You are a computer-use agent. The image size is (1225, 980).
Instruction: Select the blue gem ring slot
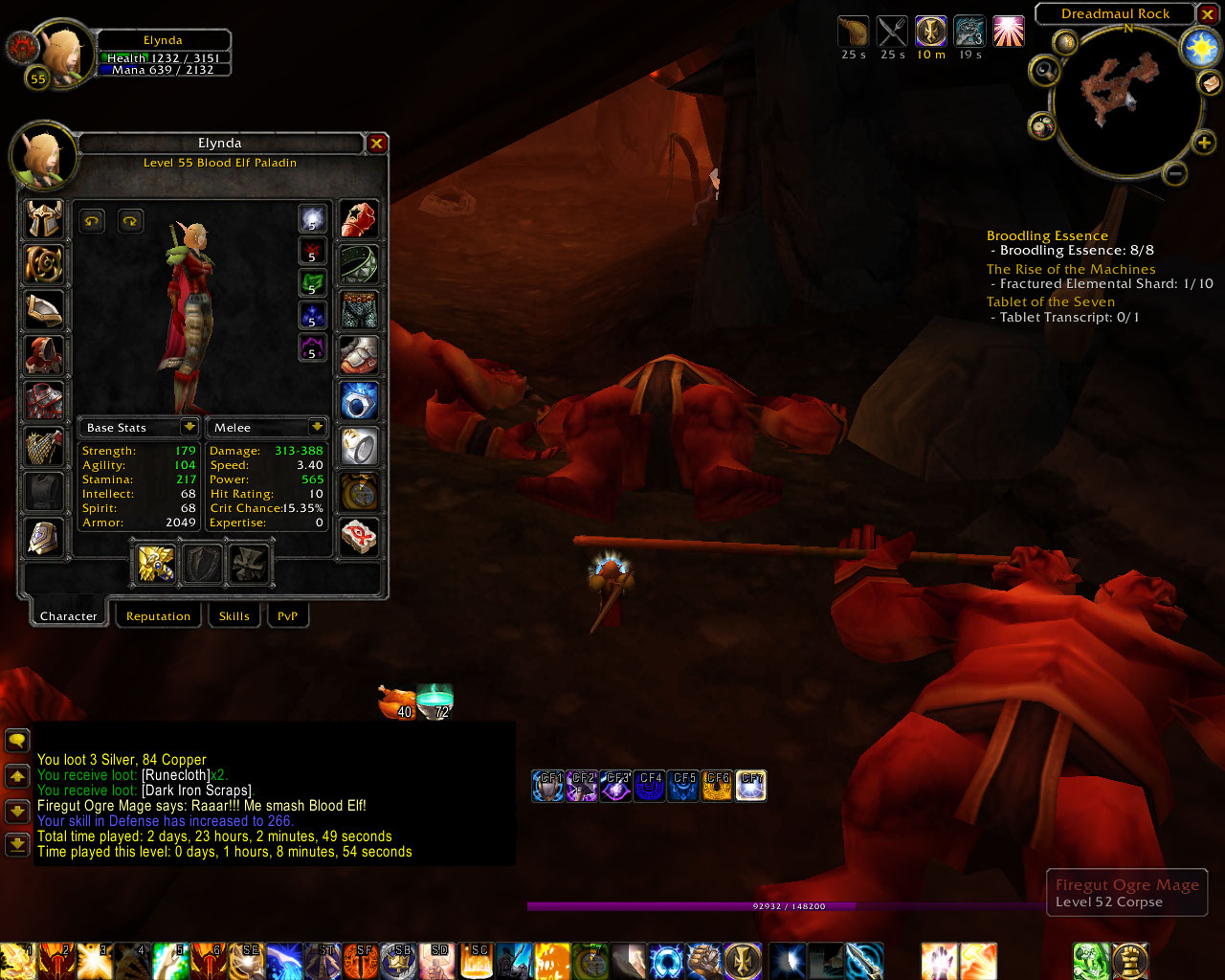click(359, 402)
